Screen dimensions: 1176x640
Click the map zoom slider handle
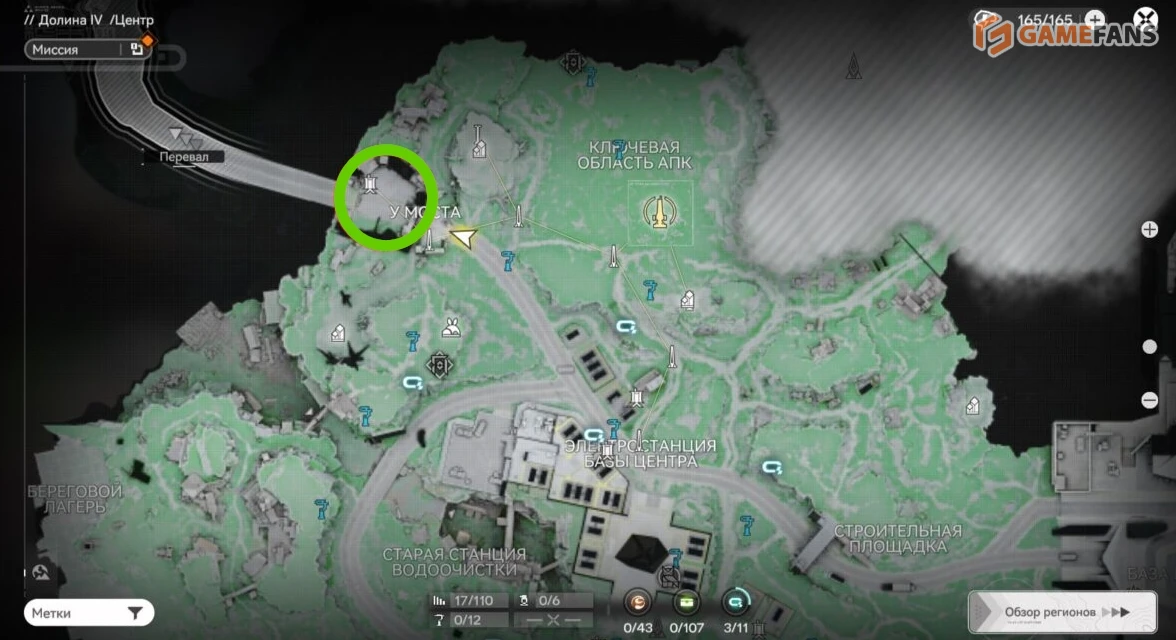1150,347
